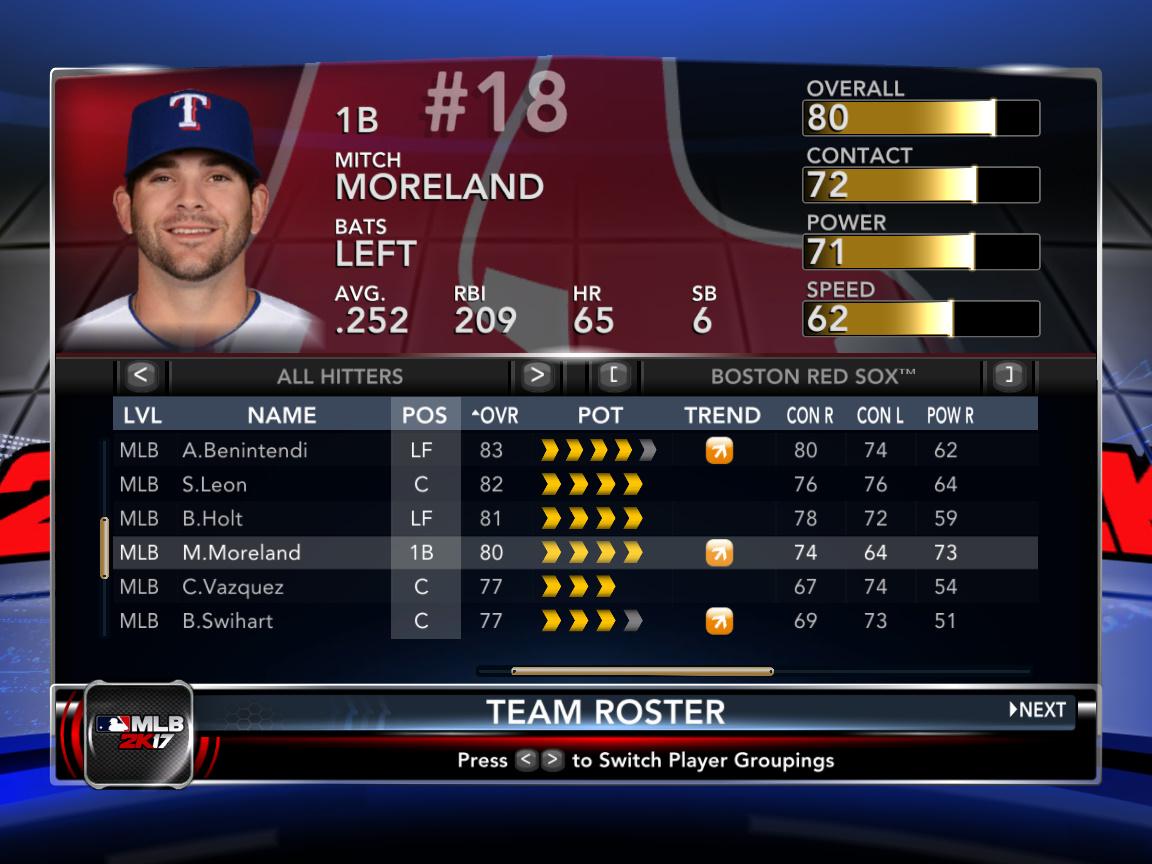Sort roster by CON R column

pyautogui.click(x=810, y=415)
